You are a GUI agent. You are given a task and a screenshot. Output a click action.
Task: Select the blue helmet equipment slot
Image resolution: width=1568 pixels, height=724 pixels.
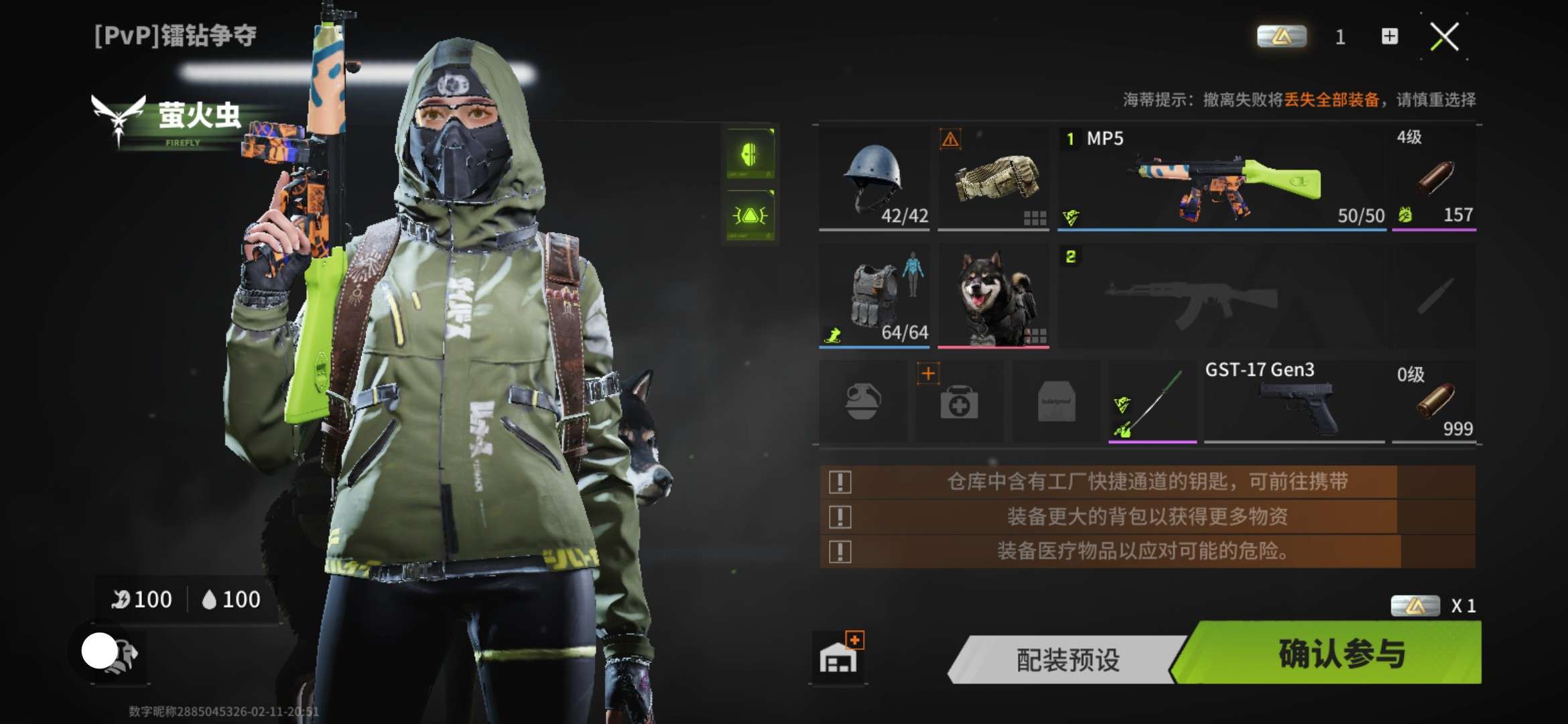point(874,178)
